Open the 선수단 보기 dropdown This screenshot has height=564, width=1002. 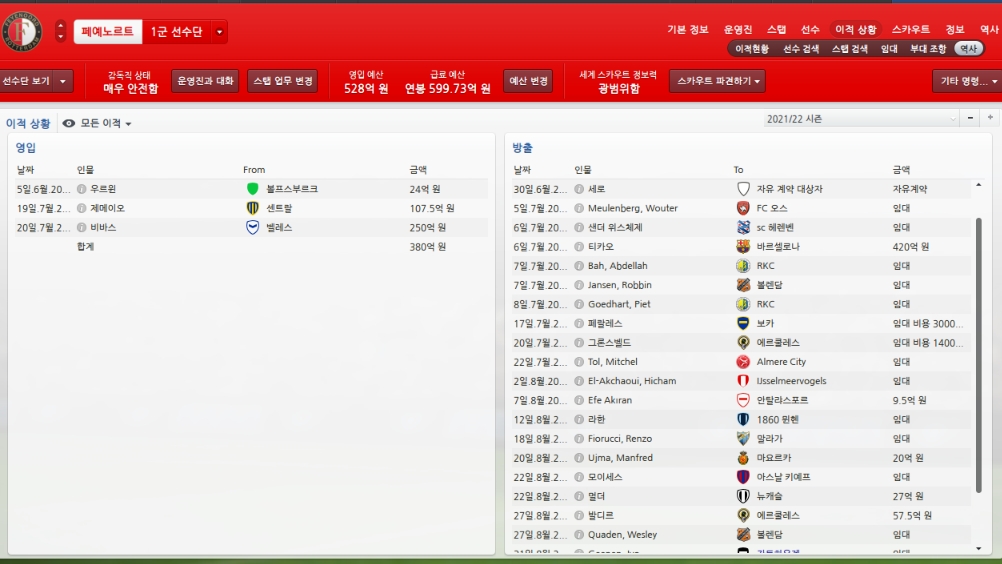click(x=35, y=81)
